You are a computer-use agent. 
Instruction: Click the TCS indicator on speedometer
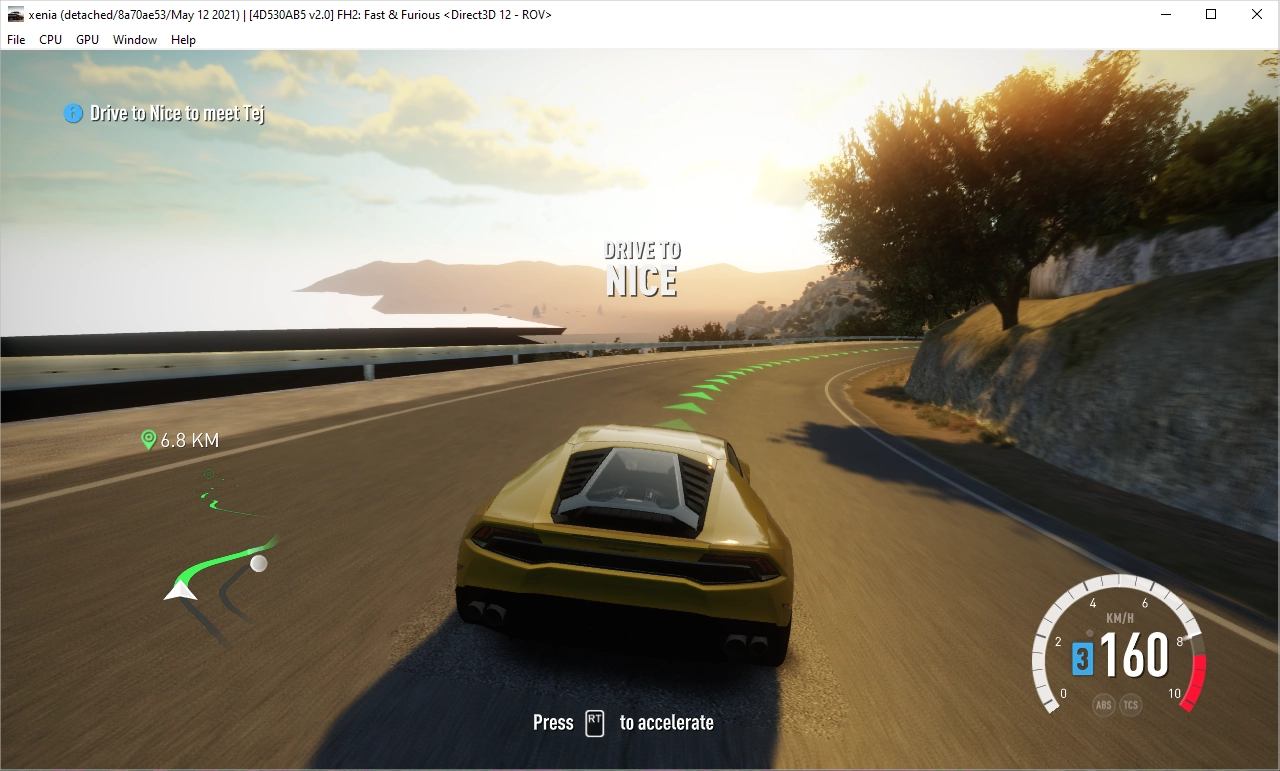[1131, 705]
